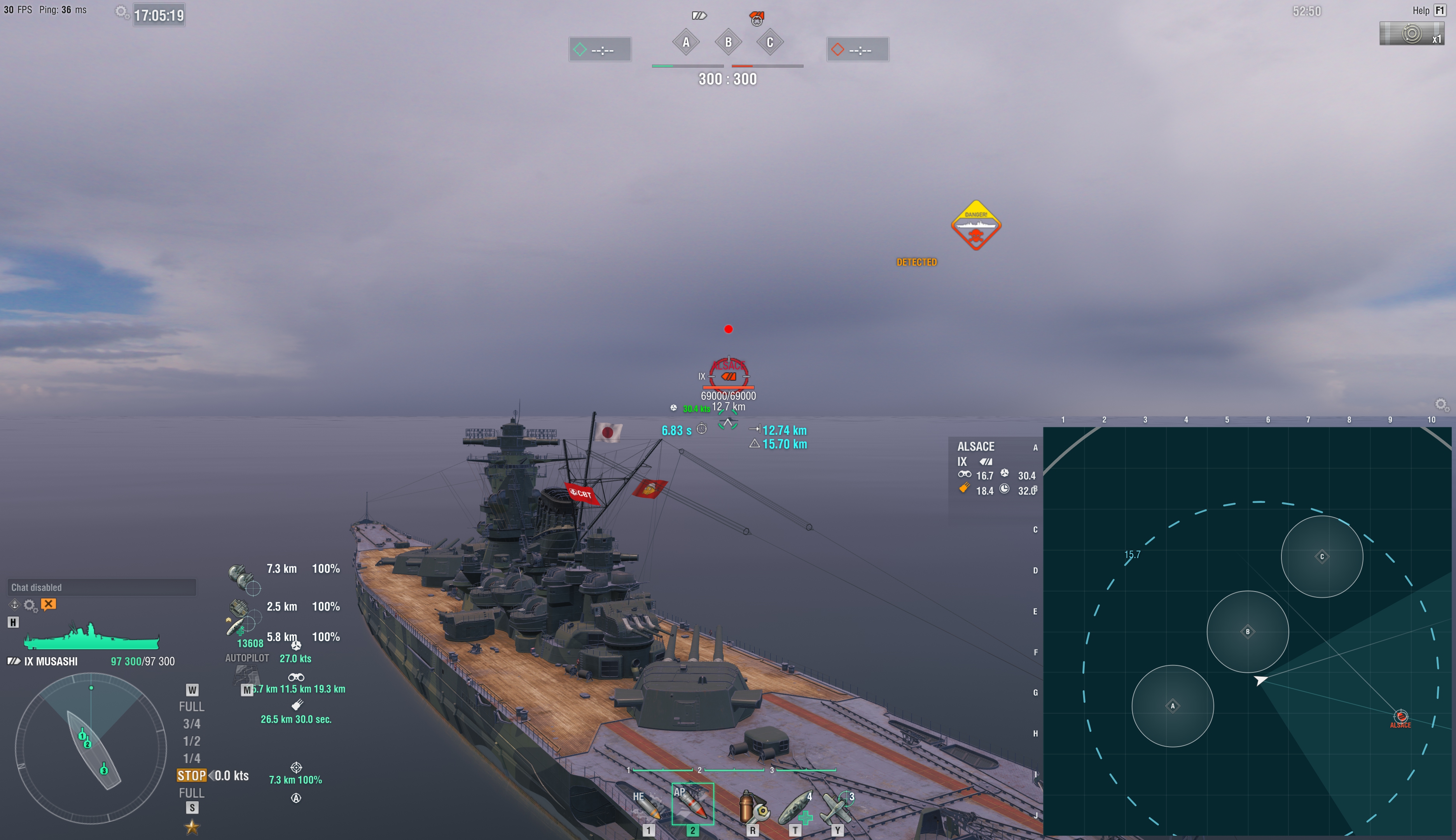Viewport: 1456px width, 840px height.
Task: Open the chat settings gear near the chat box
Action: tap(30, 605)
